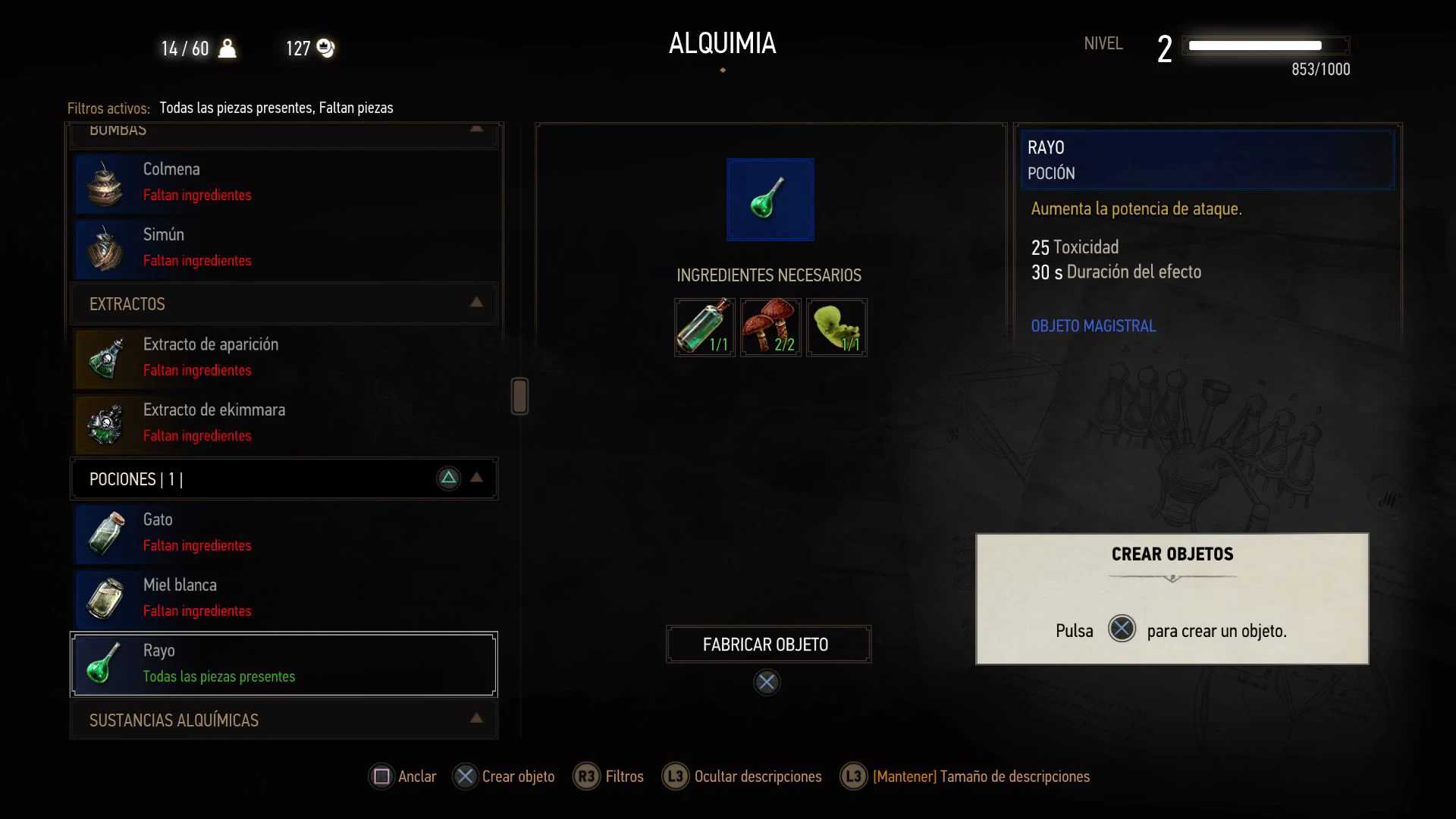
Task: Collapse the Pociones category header
Action: point(284,479)
